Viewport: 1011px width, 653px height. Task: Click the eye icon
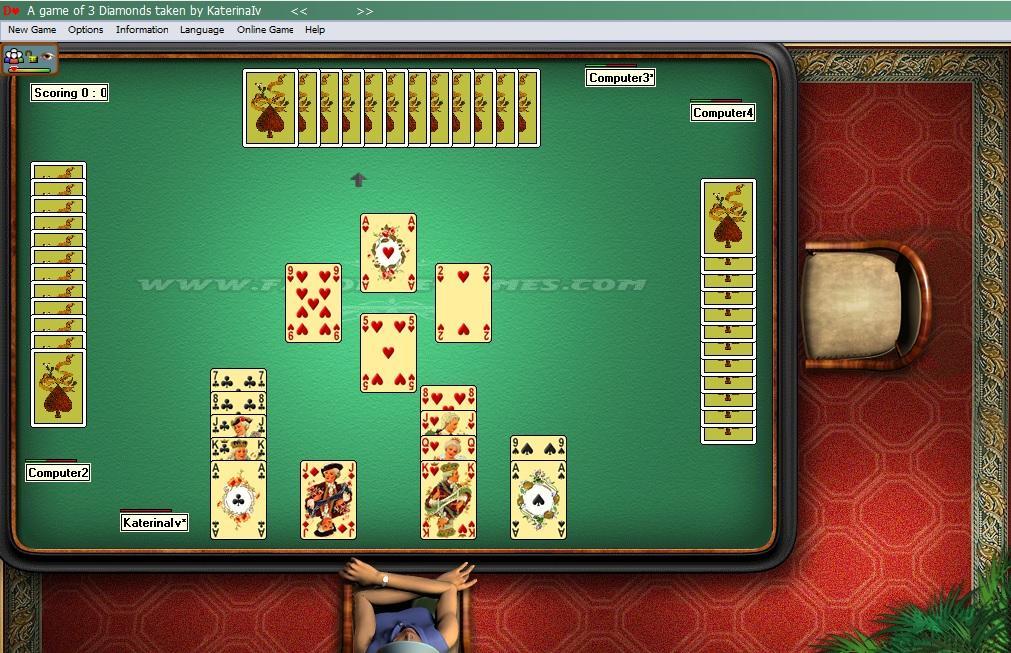click(46, 57)
